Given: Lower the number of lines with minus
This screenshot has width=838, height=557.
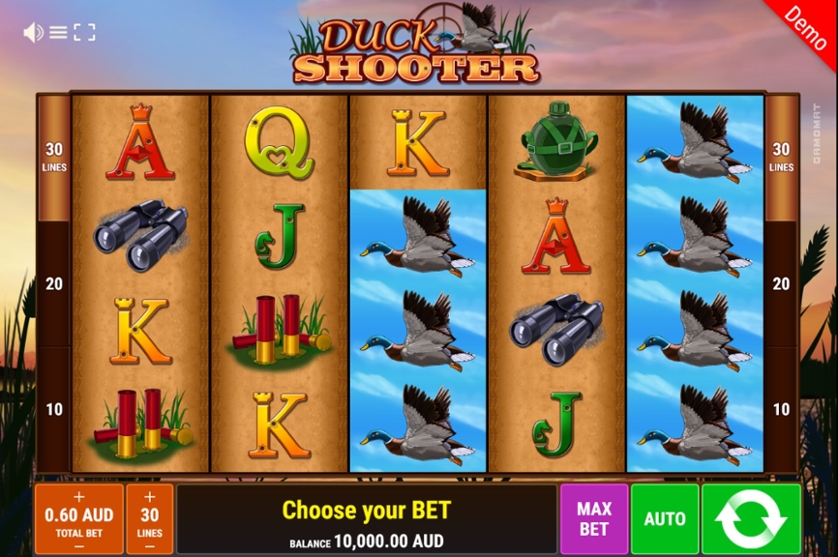Looking at the screenshot, I should 150,546.
